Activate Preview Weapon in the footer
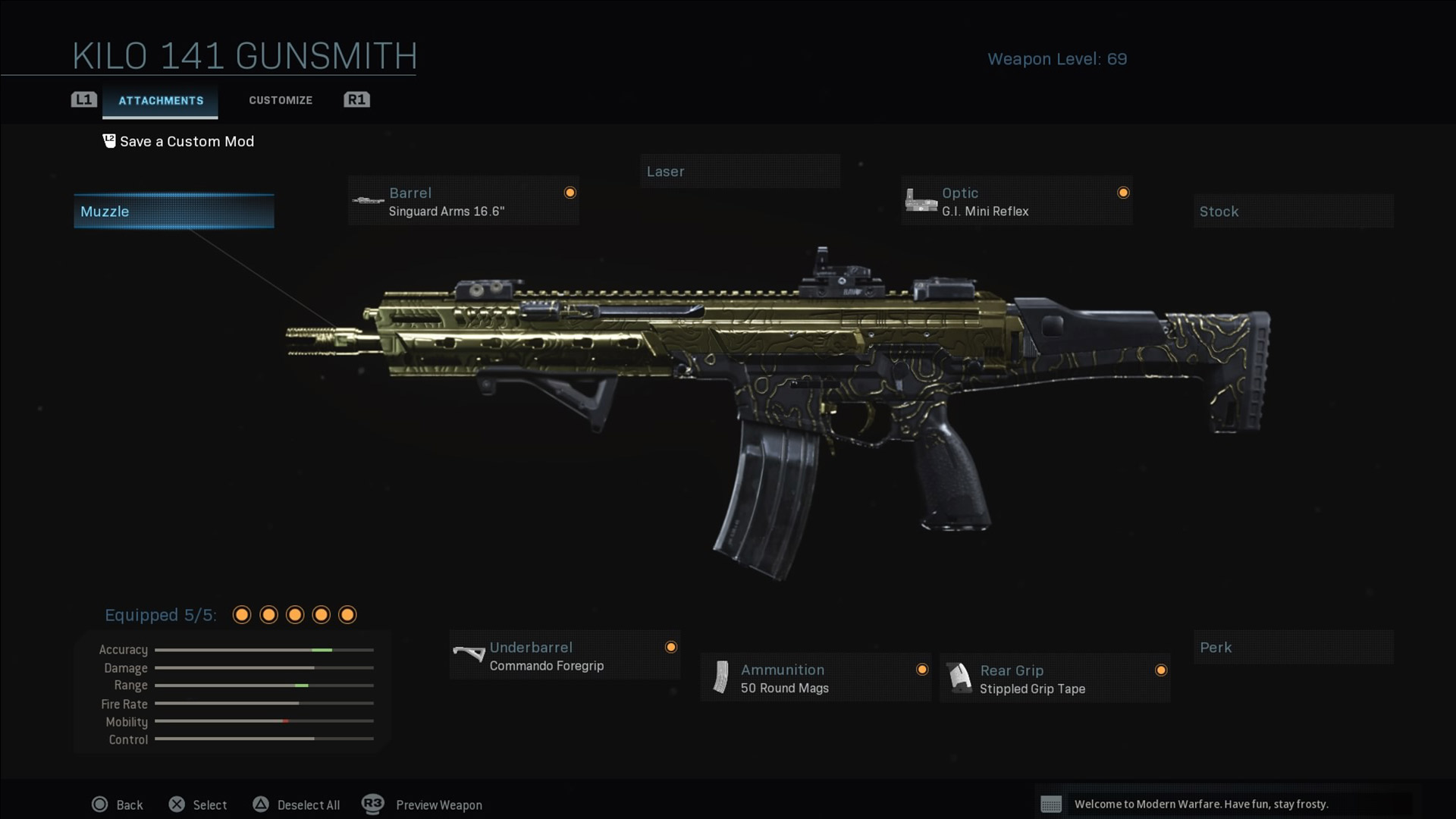 (422, 805)
